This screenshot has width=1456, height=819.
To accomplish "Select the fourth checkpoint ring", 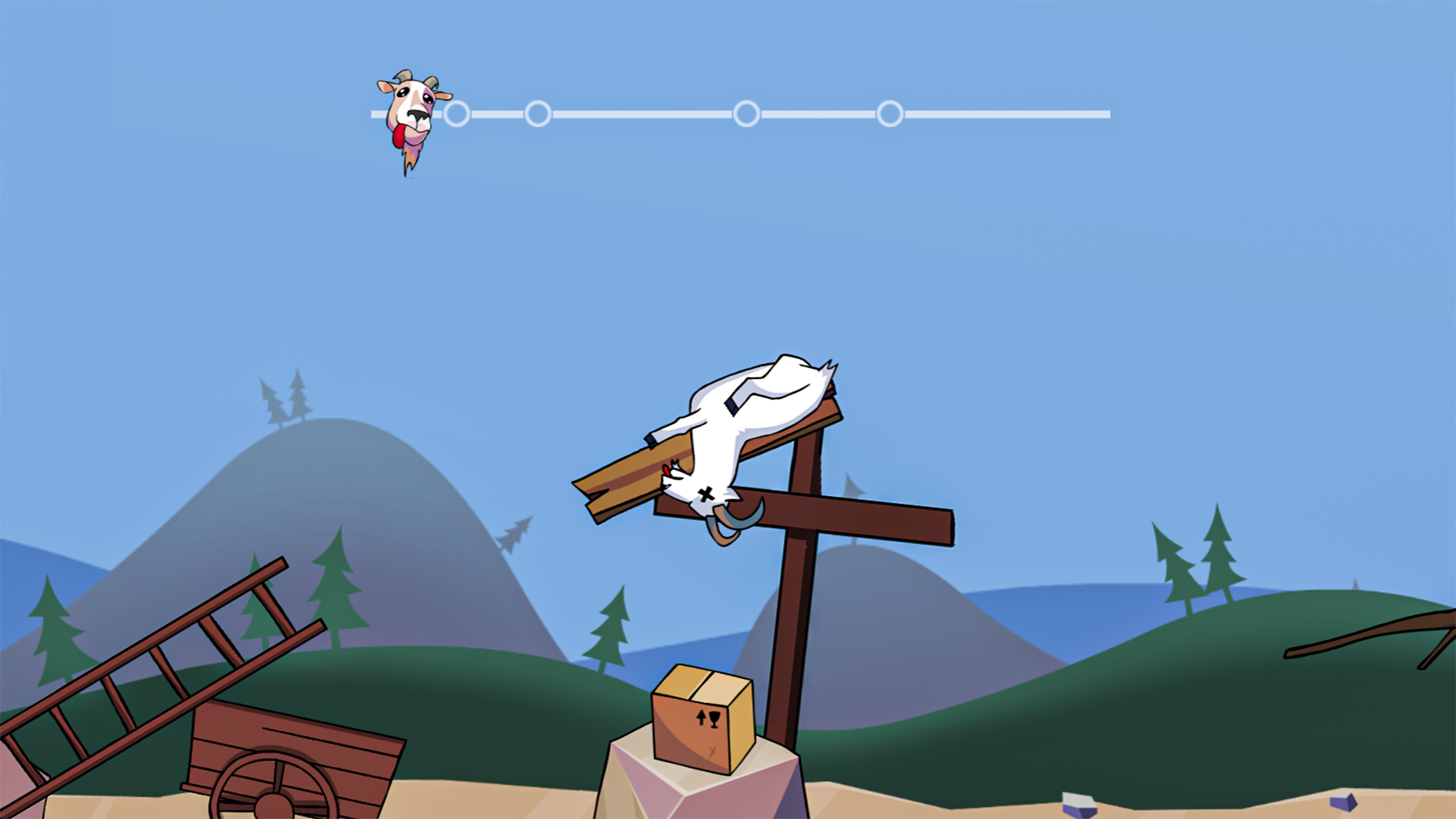I will pos(889,114).
